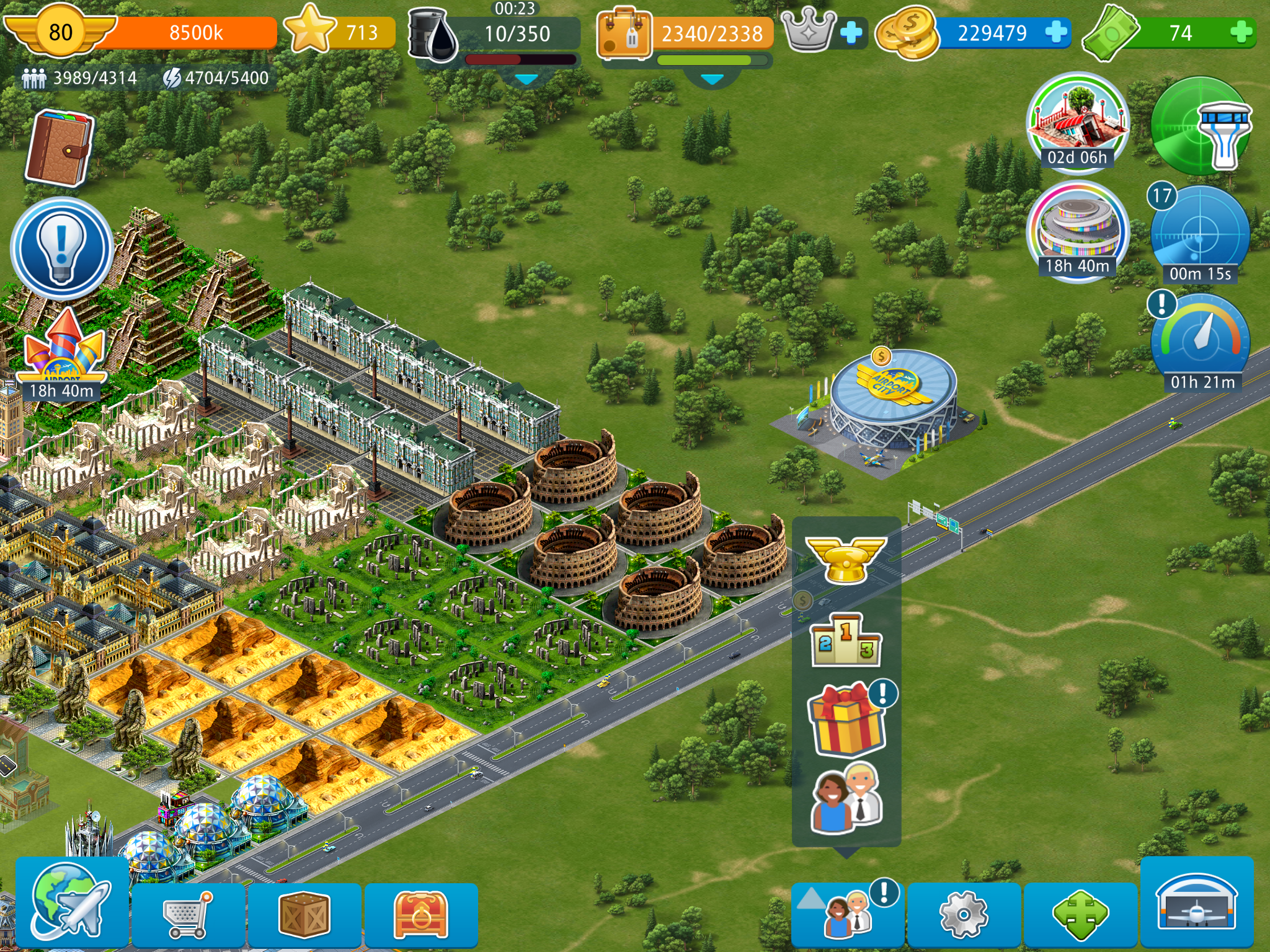1270x952 pixels.
Task: Open the gear settings
Action: point(963,915)
